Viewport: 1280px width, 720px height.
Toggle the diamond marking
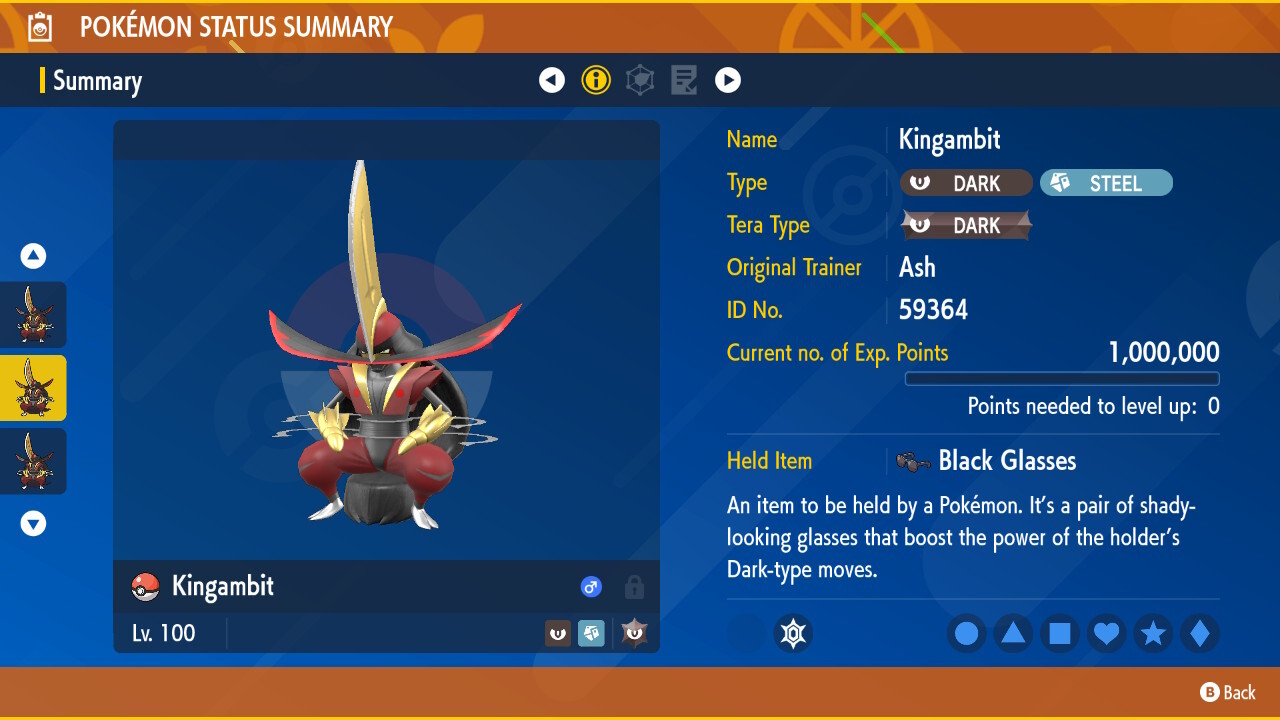1200,633
